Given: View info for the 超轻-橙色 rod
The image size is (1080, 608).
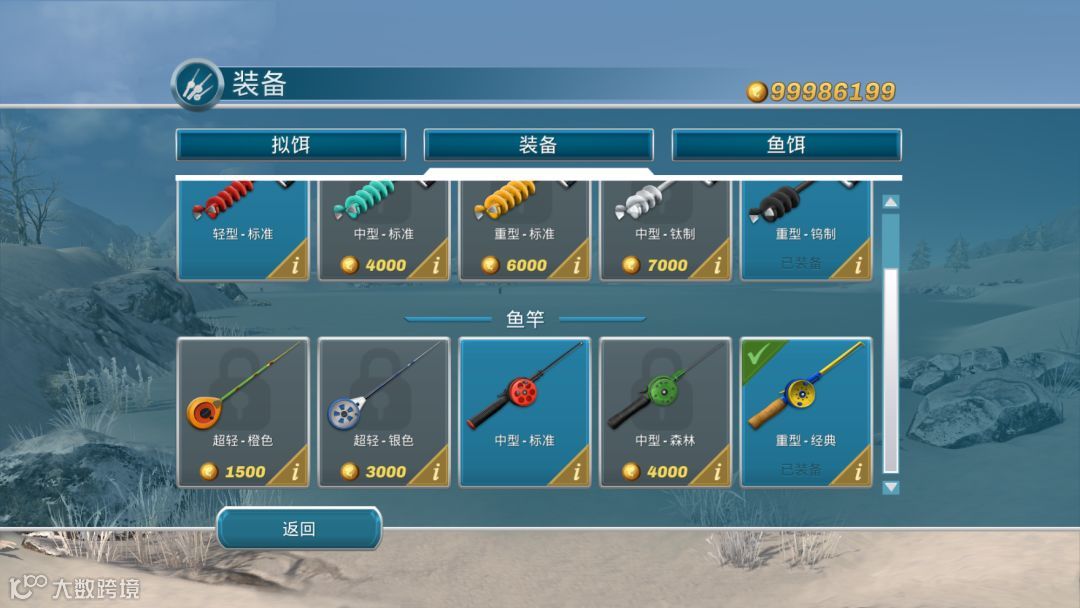Looking at the screenshot, I should point(295,472).
